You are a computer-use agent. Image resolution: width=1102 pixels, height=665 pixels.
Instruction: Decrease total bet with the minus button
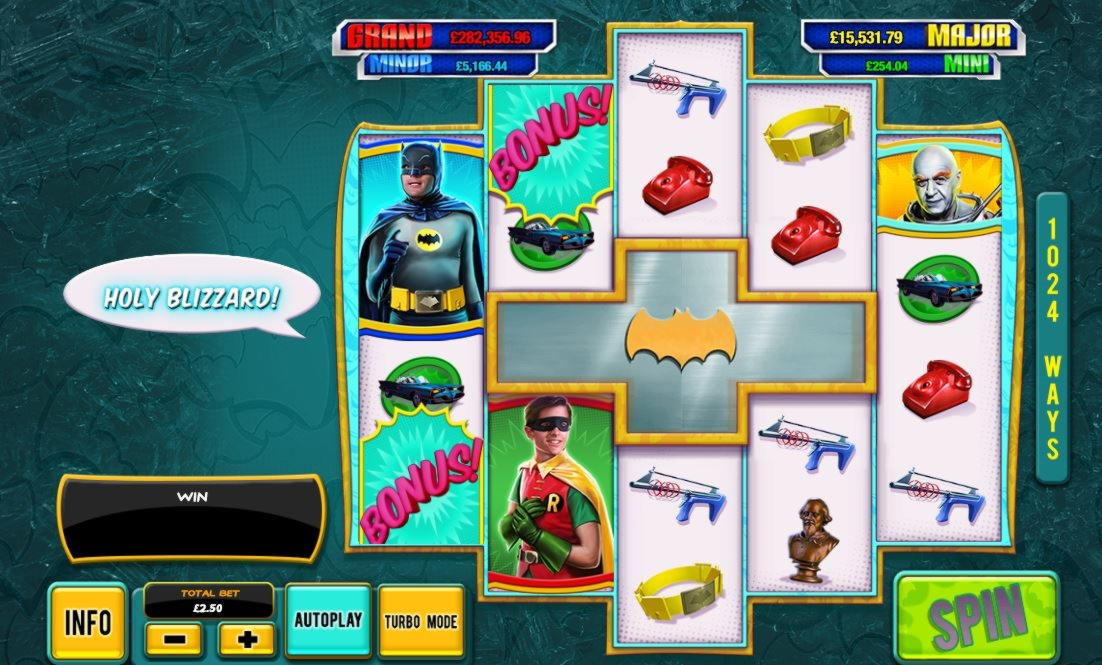coord(172,639)
